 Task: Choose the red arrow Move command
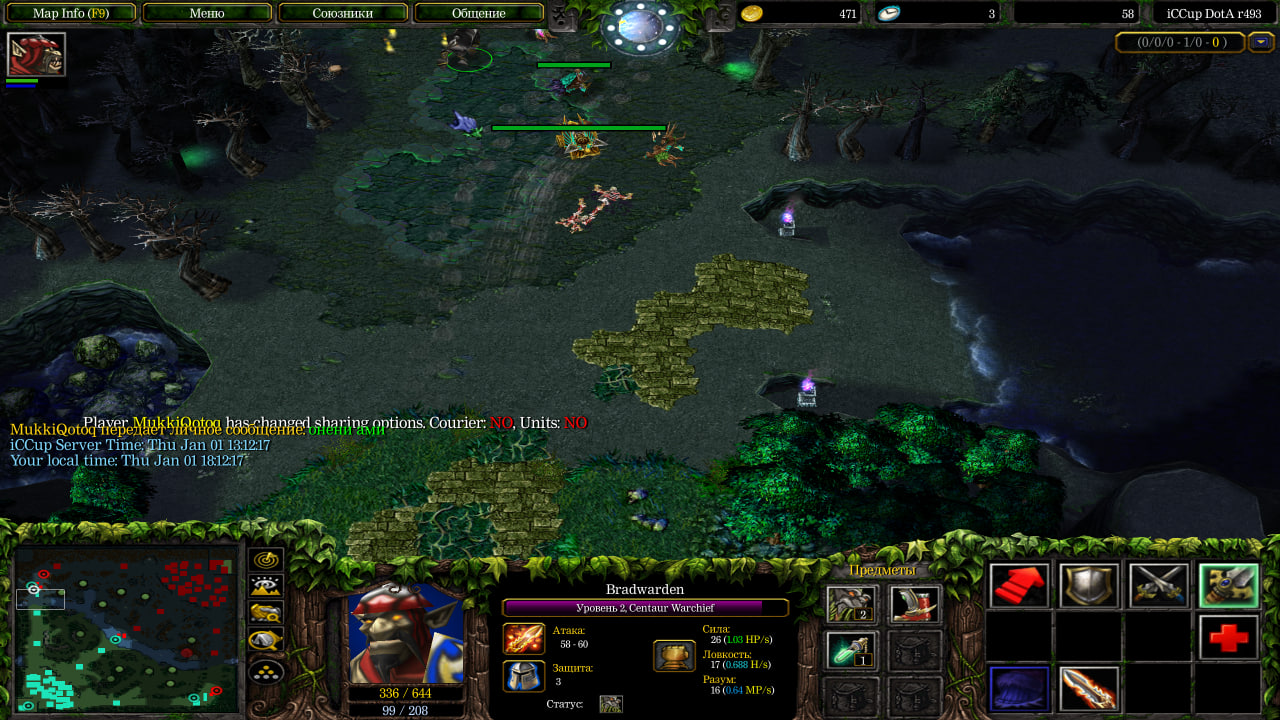pos(1020,586)
